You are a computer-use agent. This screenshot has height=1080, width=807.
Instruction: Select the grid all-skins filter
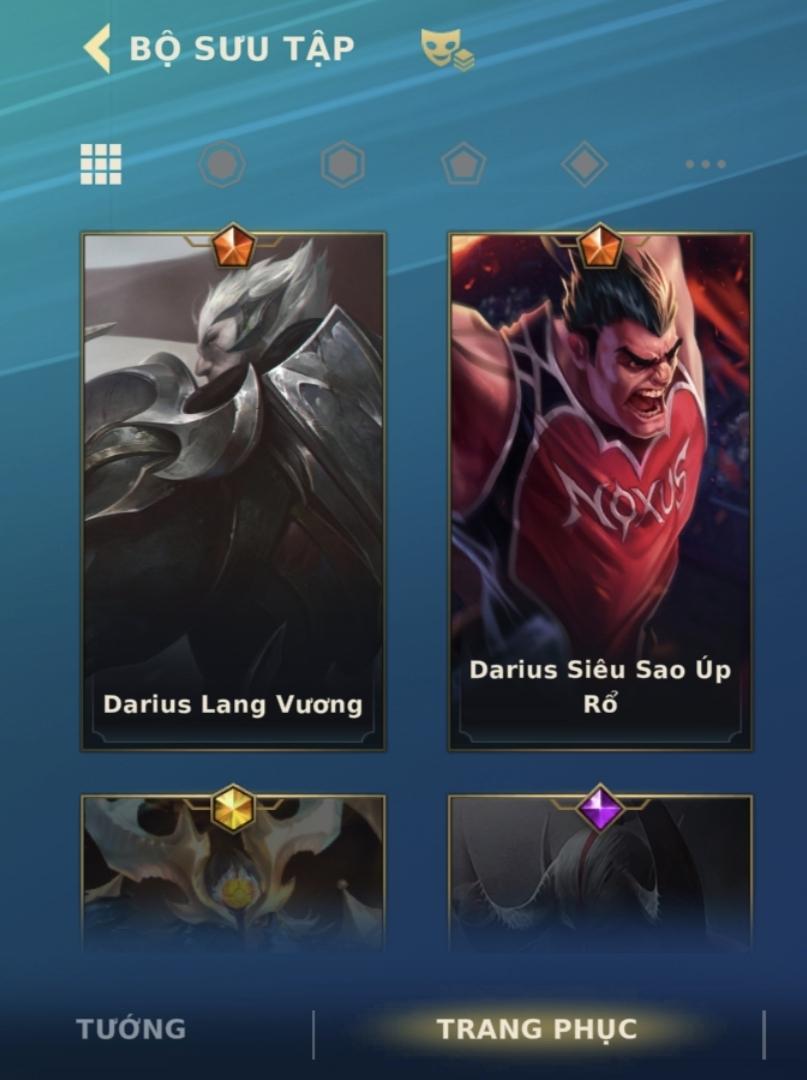click(101, 164)
